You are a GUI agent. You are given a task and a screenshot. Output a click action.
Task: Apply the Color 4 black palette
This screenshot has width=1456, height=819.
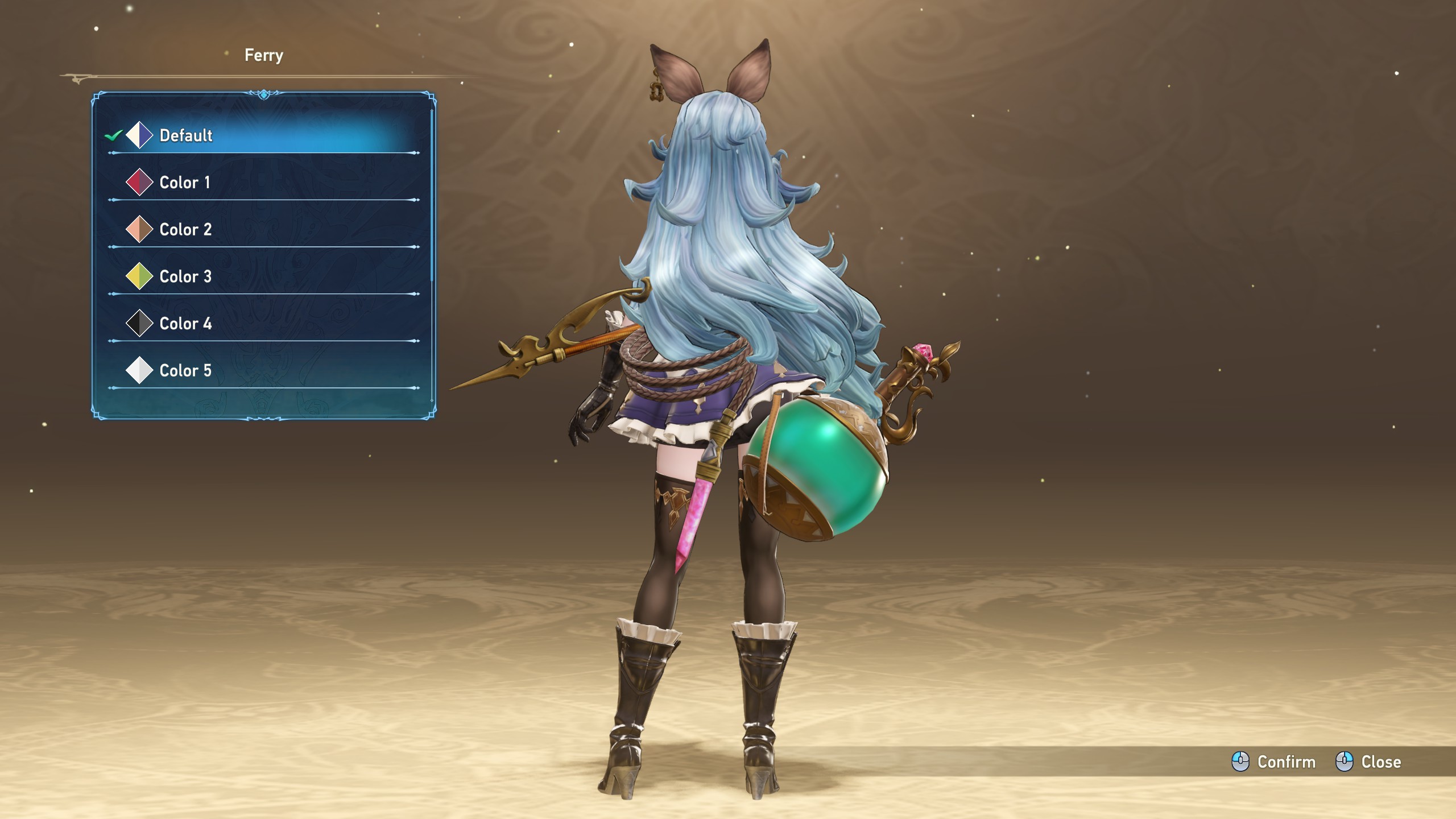(x=185, y=324)
